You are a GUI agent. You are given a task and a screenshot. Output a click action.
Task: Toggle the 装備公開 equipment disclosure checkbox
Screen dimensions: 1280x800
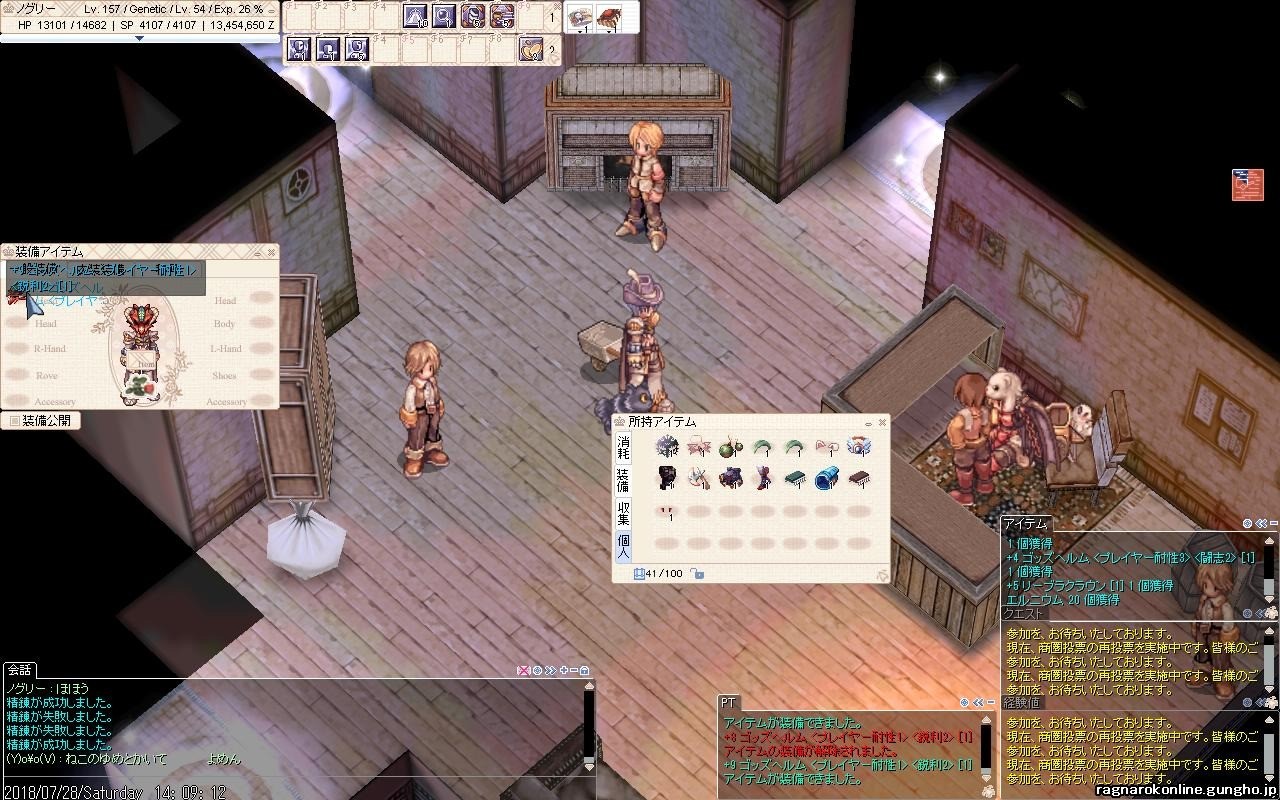pyautogui.click(x=14, y=421)
